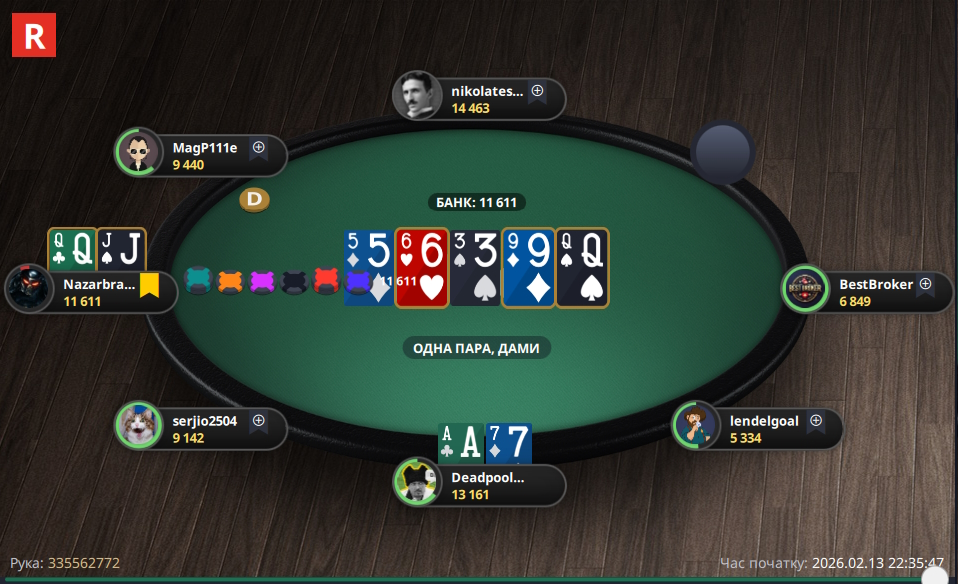The height and width of the screenshot is (584, 958).
Task: Open the plus icon next to serjio2504
Action: coord(258,421)
